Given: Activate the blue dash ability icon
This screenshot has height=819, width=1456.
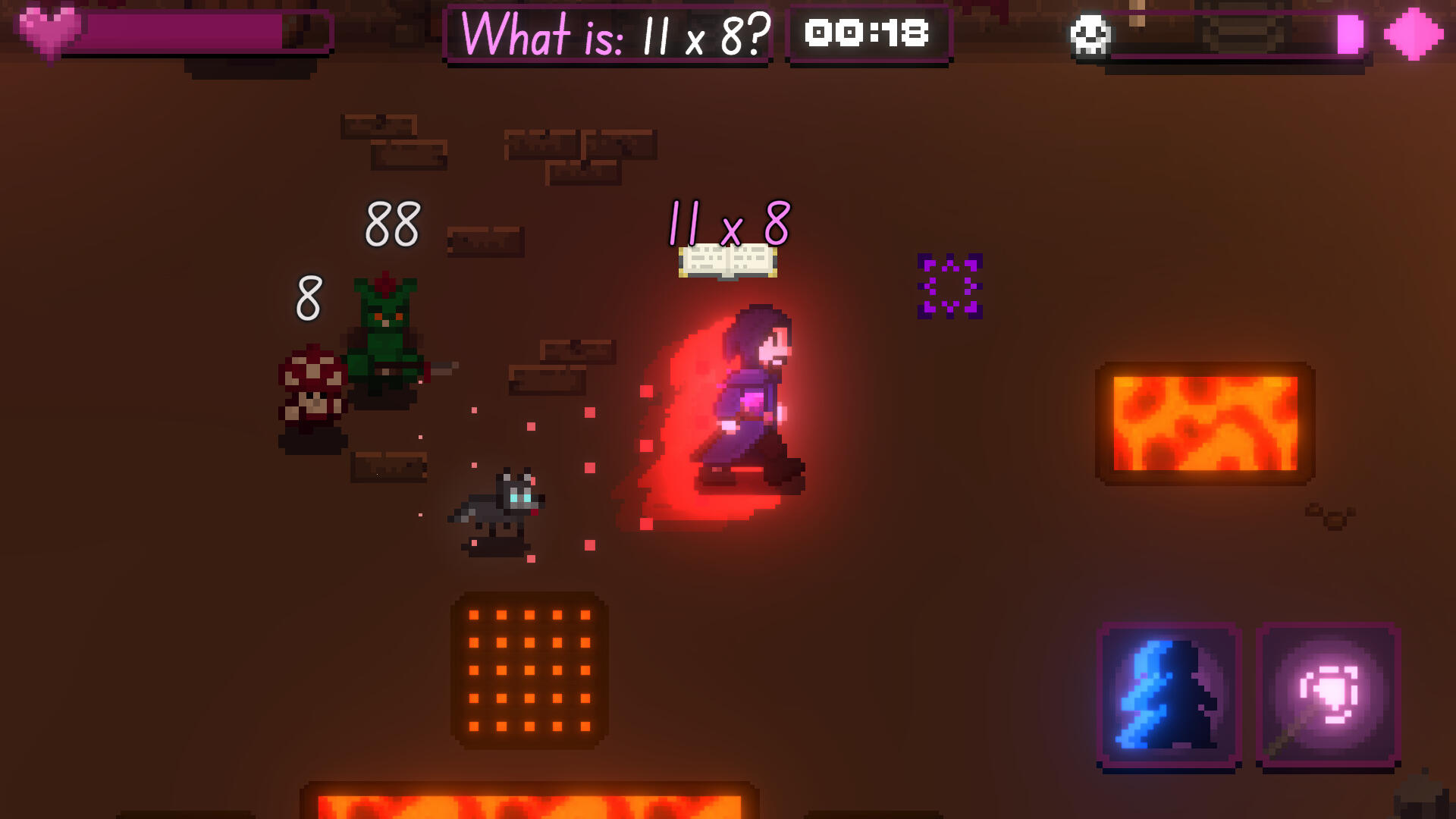Looking at the screenshot, I should click(x=1169, y=695).
